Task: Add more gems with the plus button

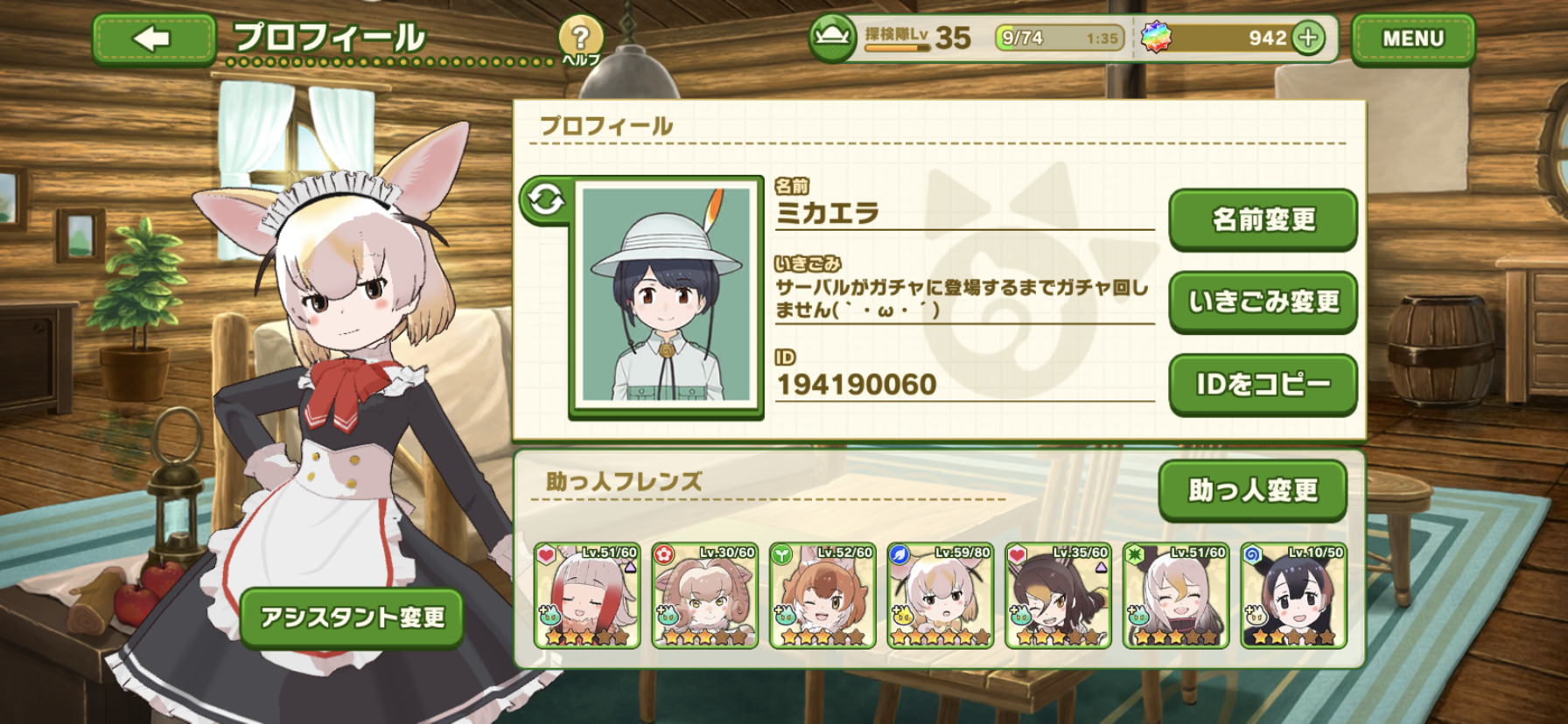Action: (1308, 38)
